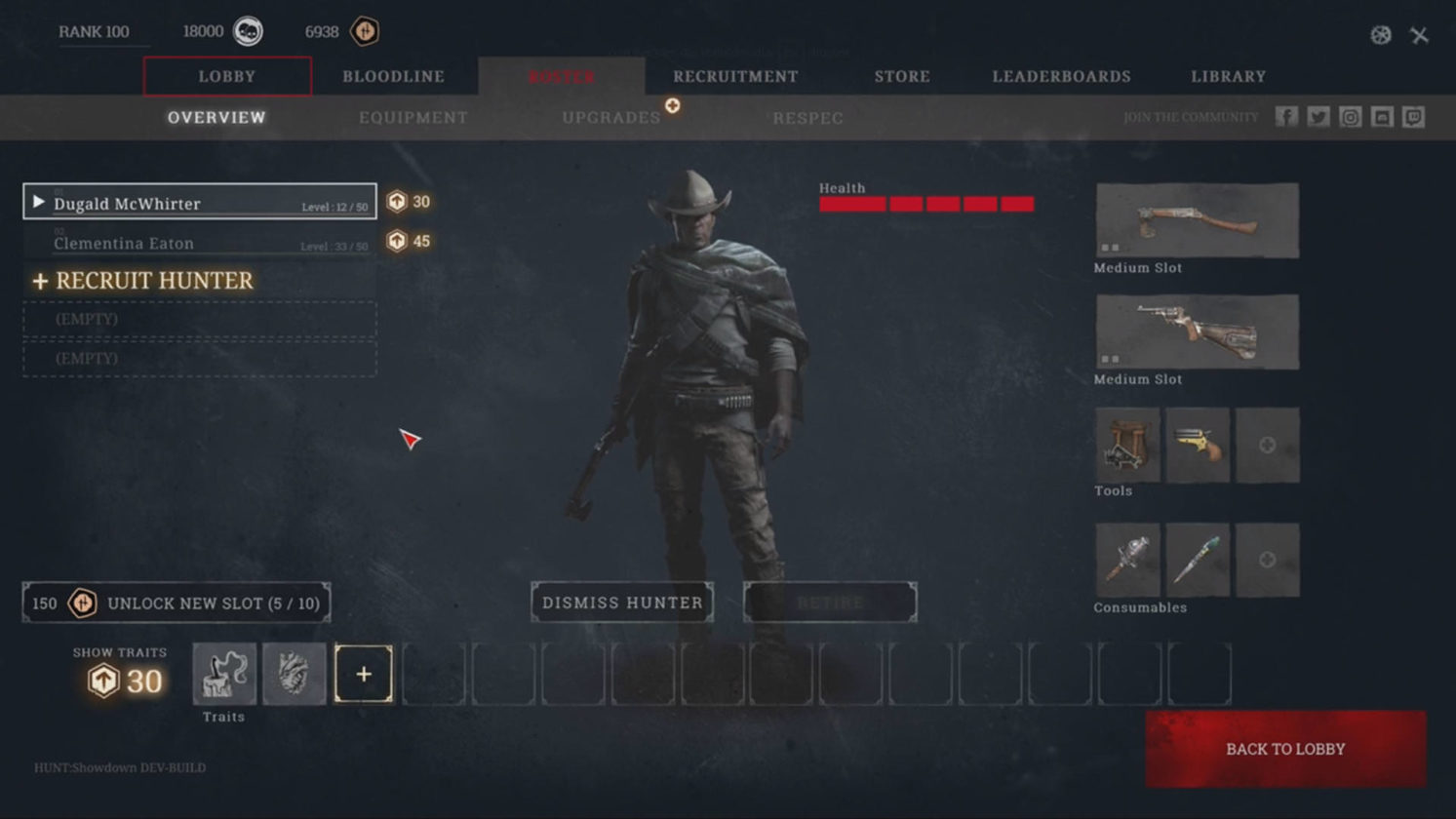Open the dynamite Tools slot item

coord(1126,445)
